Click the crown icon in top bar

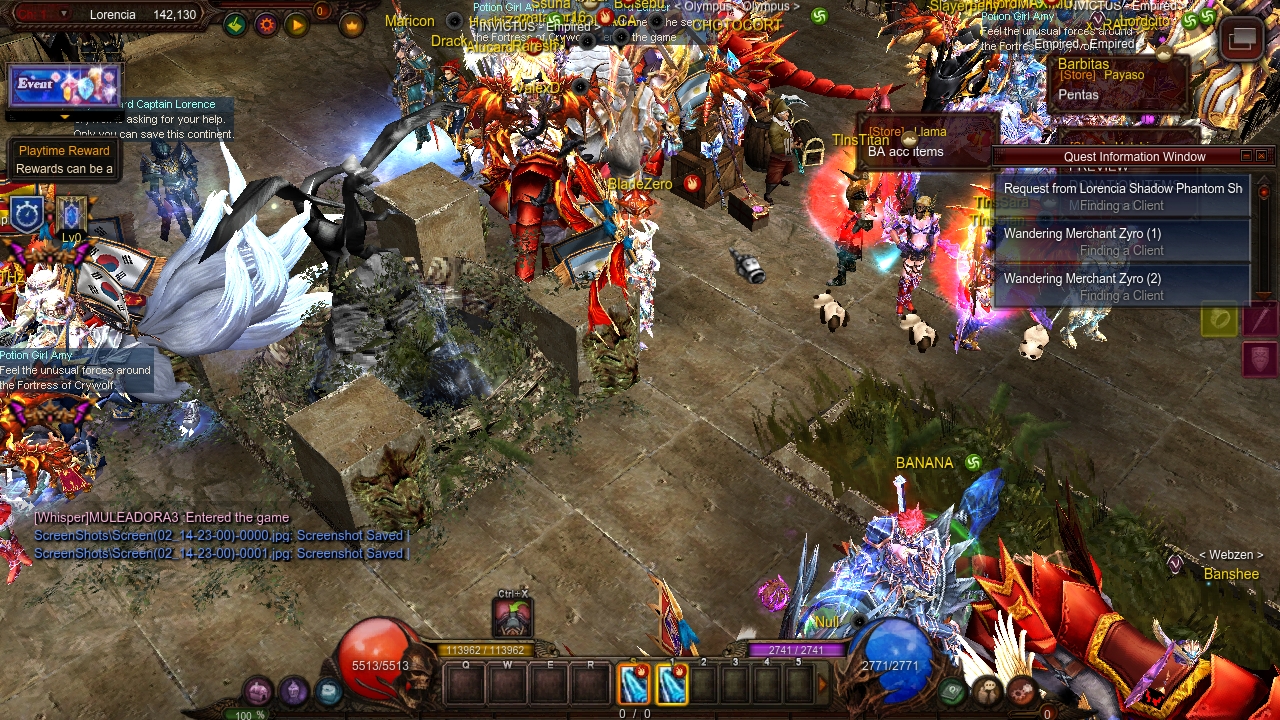pyautogui.click(x=351, y=25)
